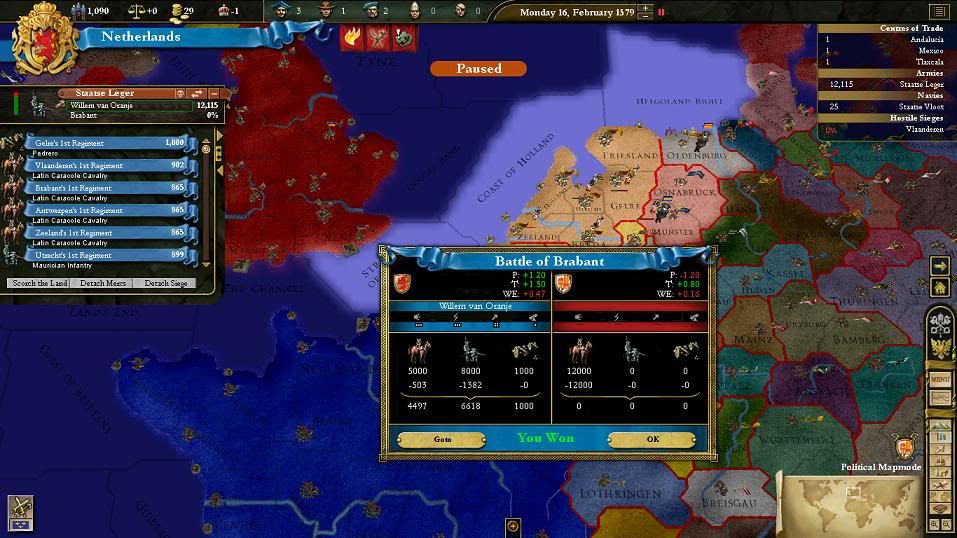Increase game speed with plus button
Screen dimensions: 957x538
646,8
